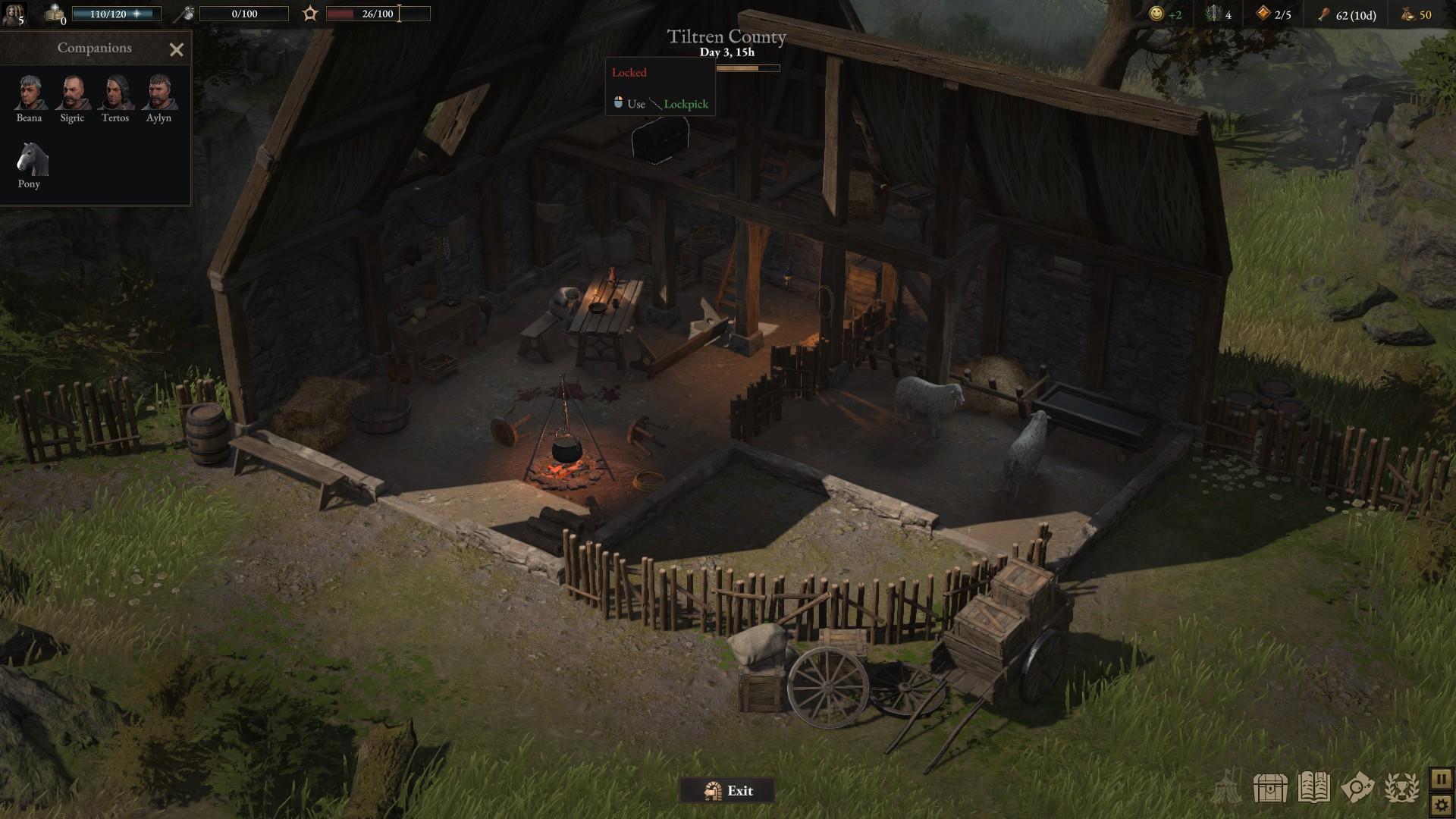Open the trophy laurel achievements icon

point(1401,789)
